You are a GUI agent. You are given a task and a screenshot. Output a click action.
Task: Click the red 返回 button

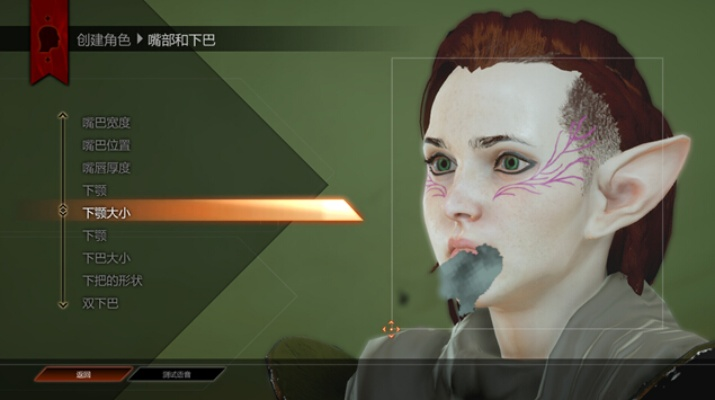tap(83, 374)
